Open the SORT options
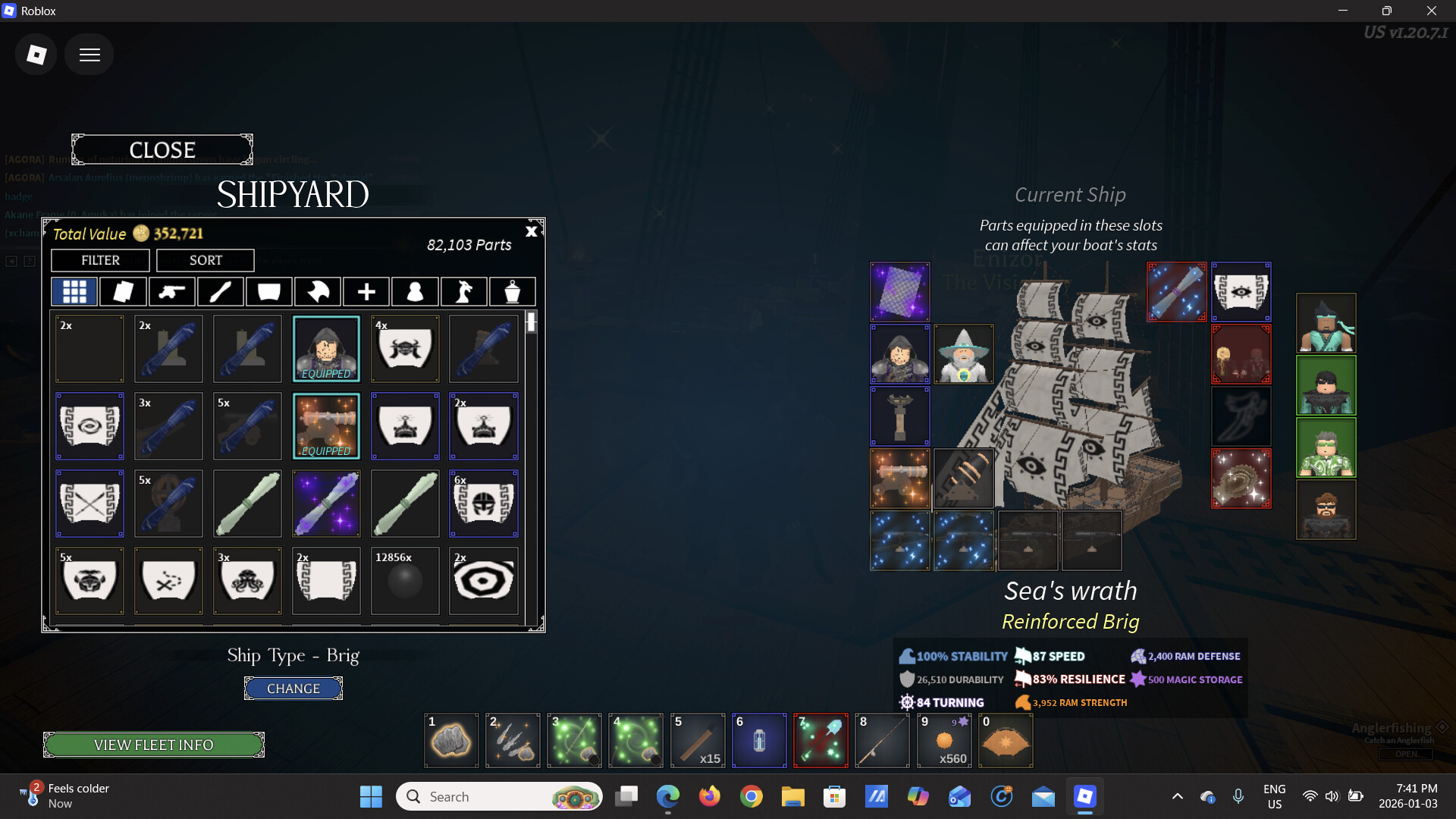This screenshot has width=1456, height=819. pyautogui.click(x=206, y=260)
